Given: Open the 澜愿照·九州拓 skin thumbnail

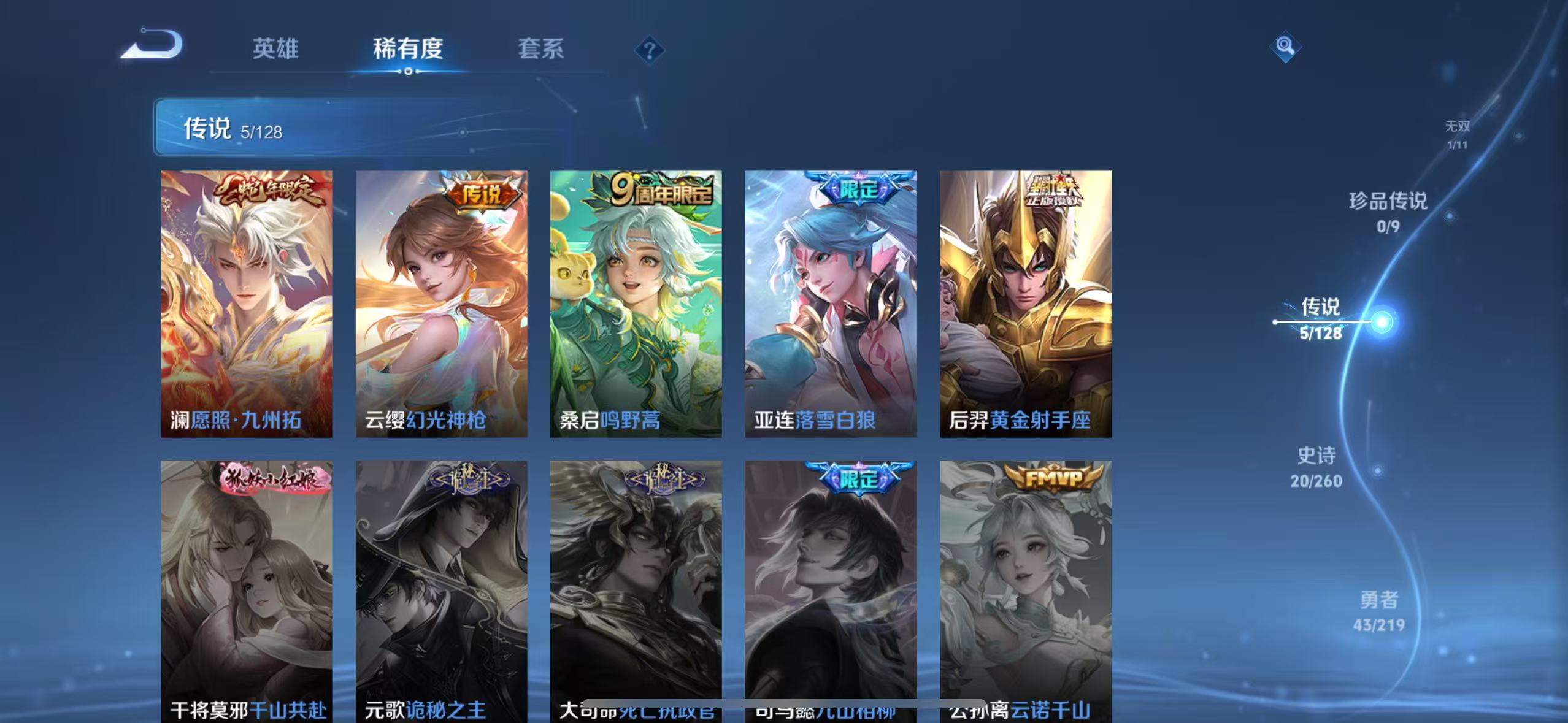Looking at the screenshot, I should [248, 307].
